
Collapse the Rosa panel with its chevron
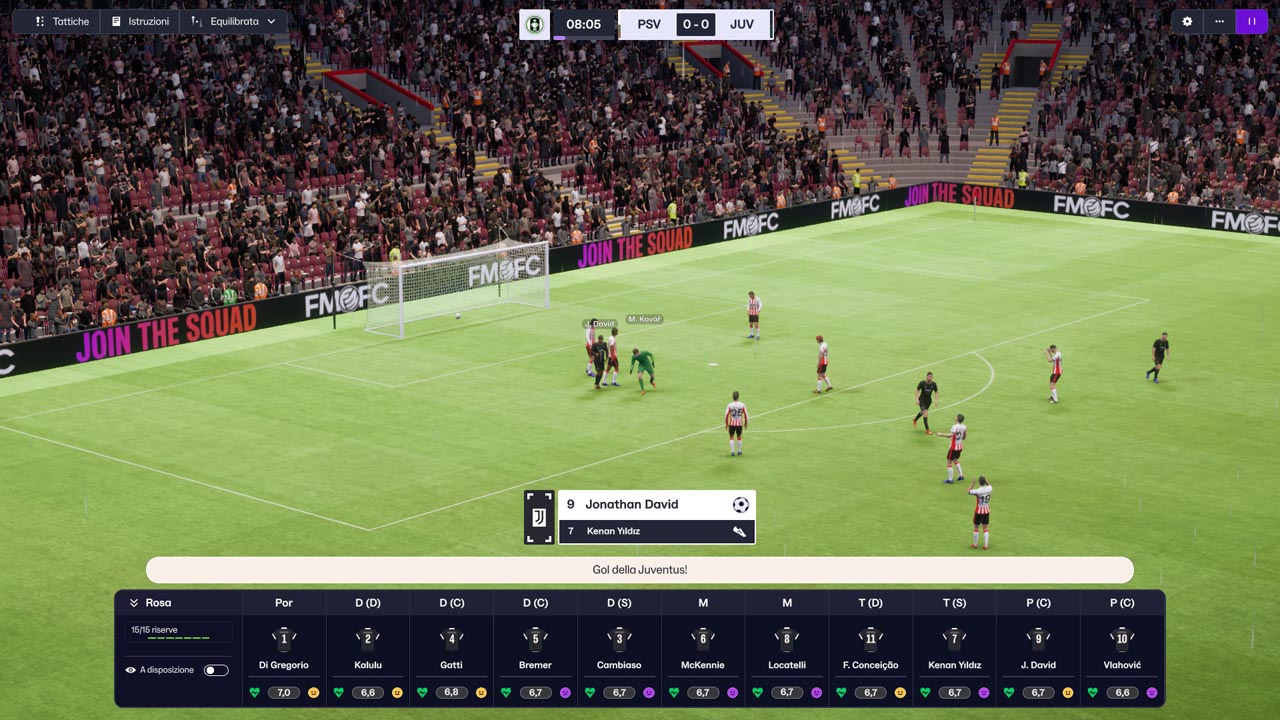133,603
